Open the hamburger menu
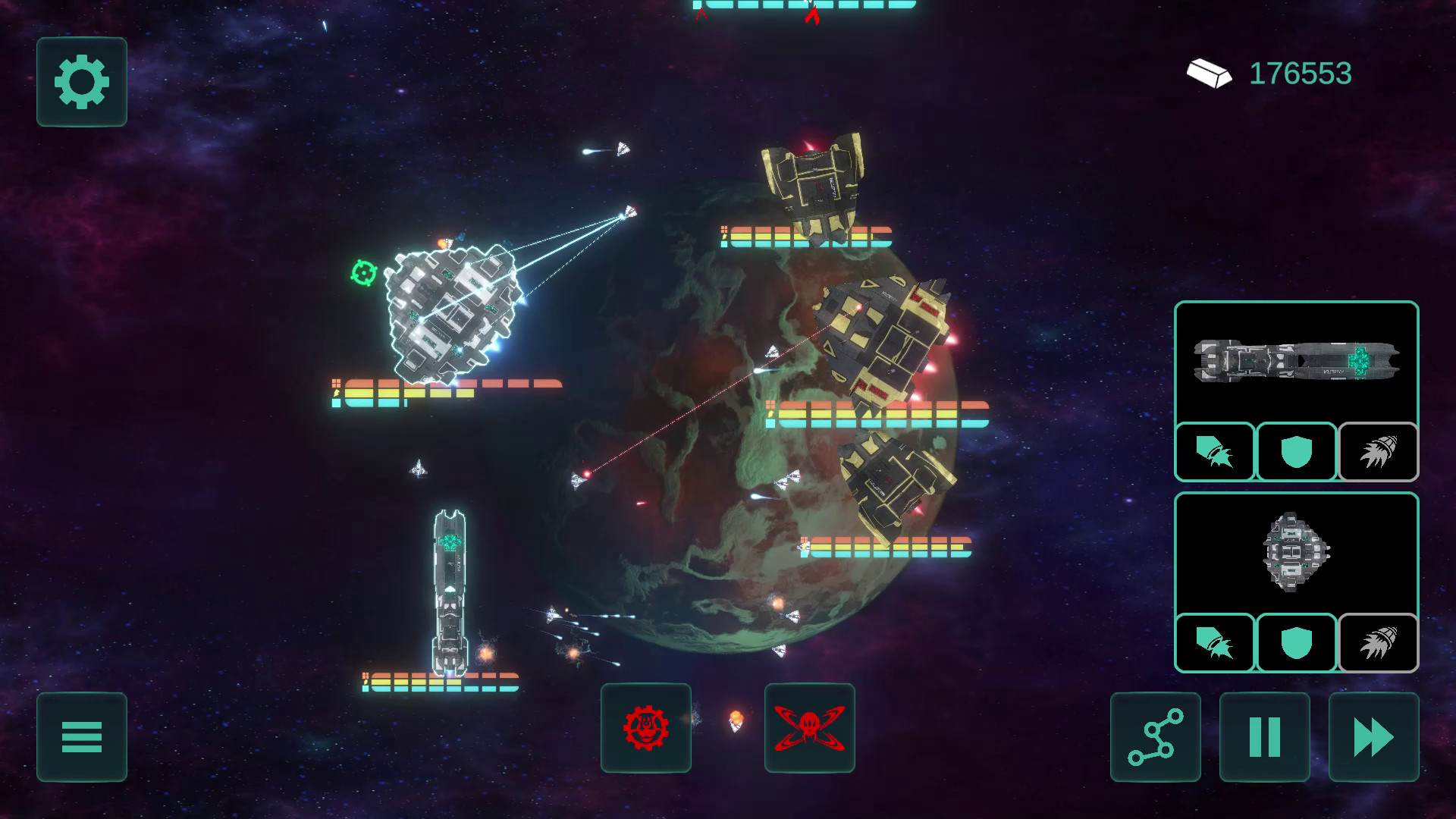Screen dimensions: 1456x819 tap(81, 737)
